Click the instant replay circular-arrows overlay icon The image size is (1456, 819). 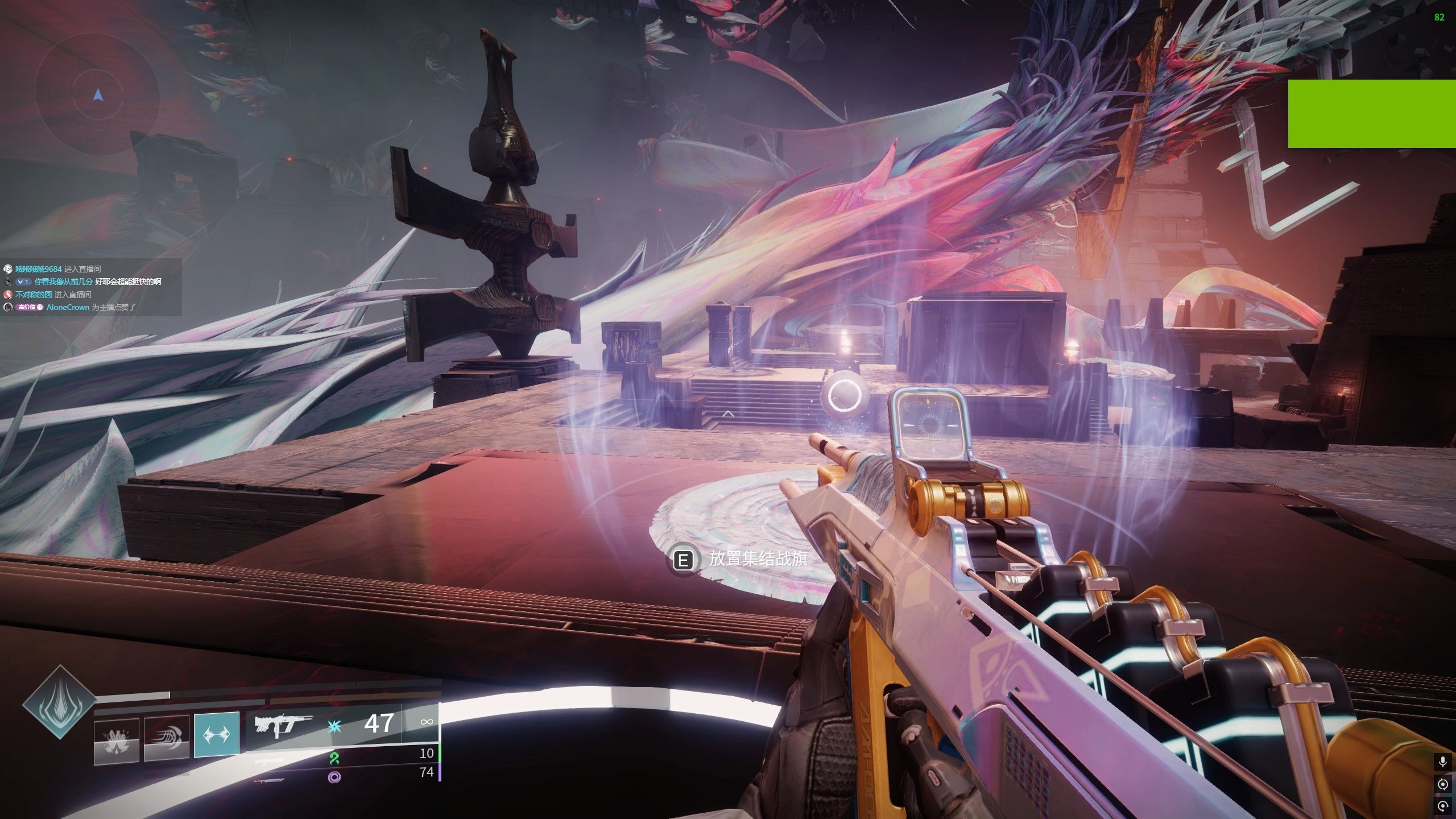1442,784
